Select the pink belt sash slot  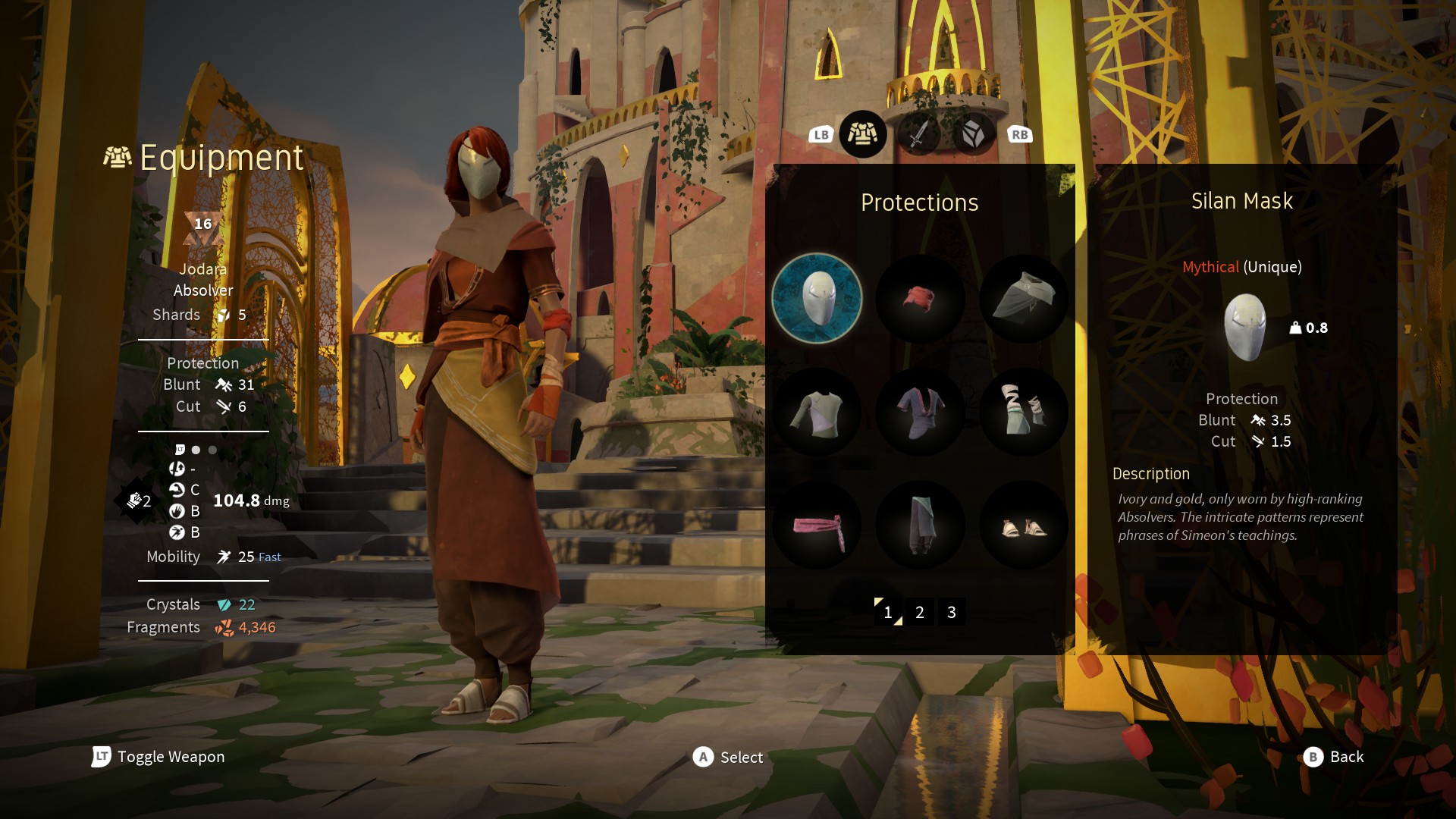point(817,526)
